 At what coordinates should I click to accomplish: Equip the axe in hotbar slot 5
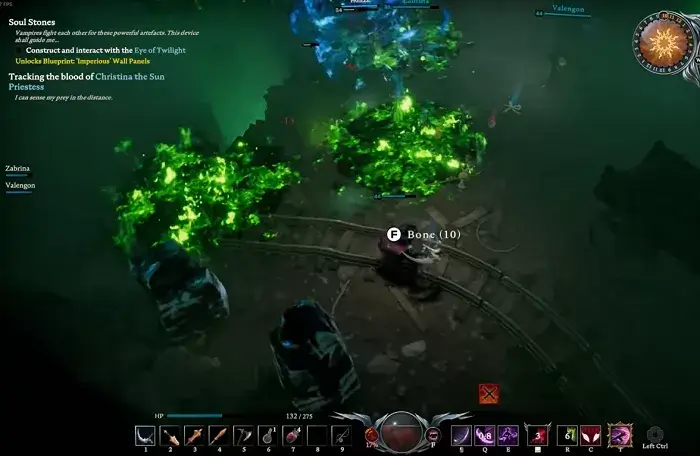243,435
